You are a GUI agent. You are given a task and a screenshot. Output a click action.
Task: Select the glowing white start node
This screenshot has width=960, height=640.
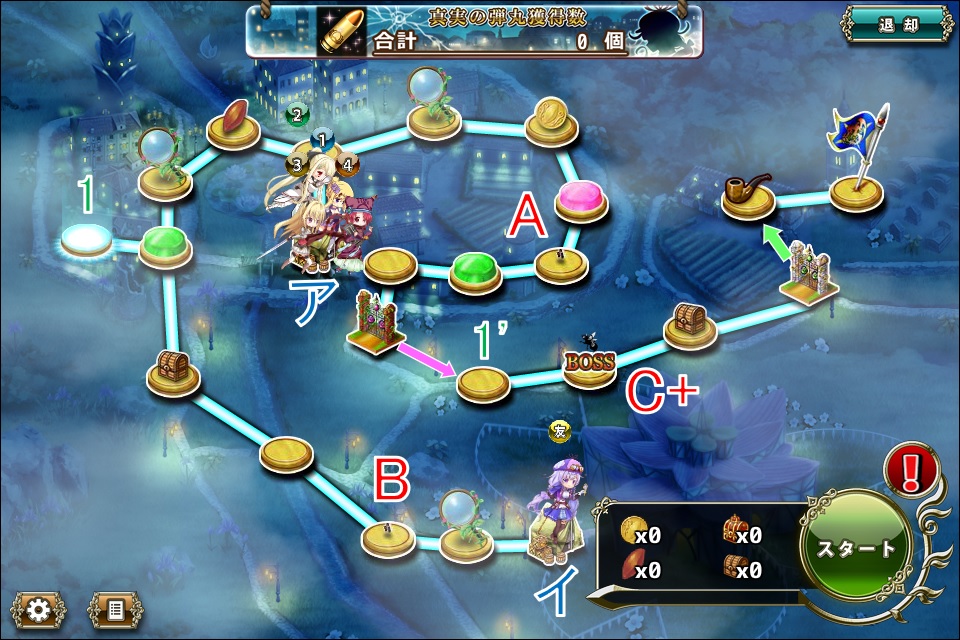click(x=86, y=240)
